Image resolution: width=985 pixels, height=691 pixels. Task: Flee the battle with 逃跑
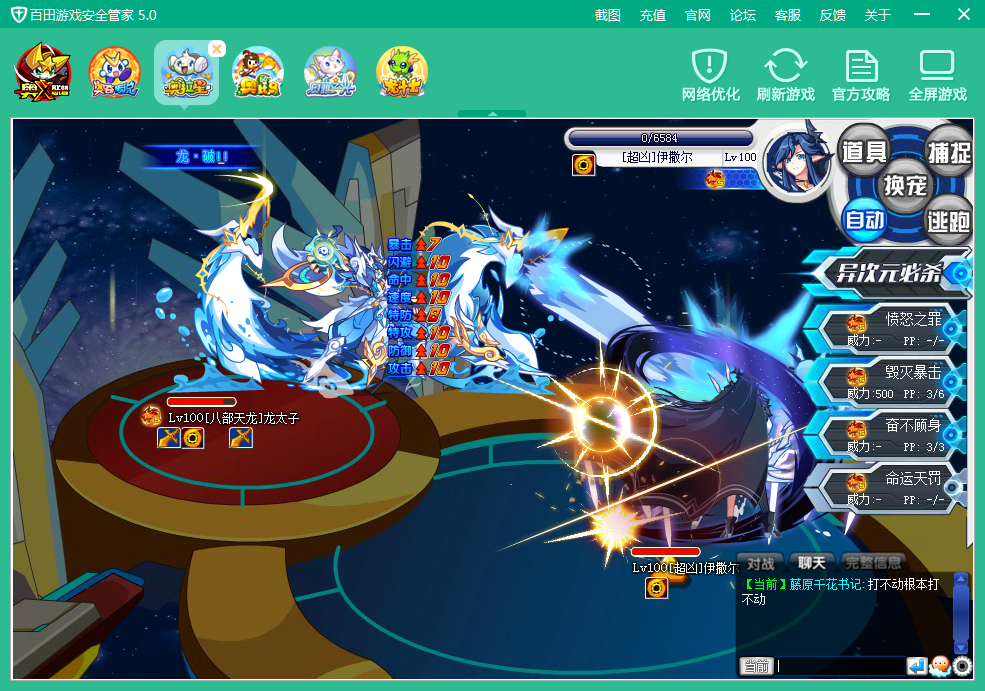(948, 219)
